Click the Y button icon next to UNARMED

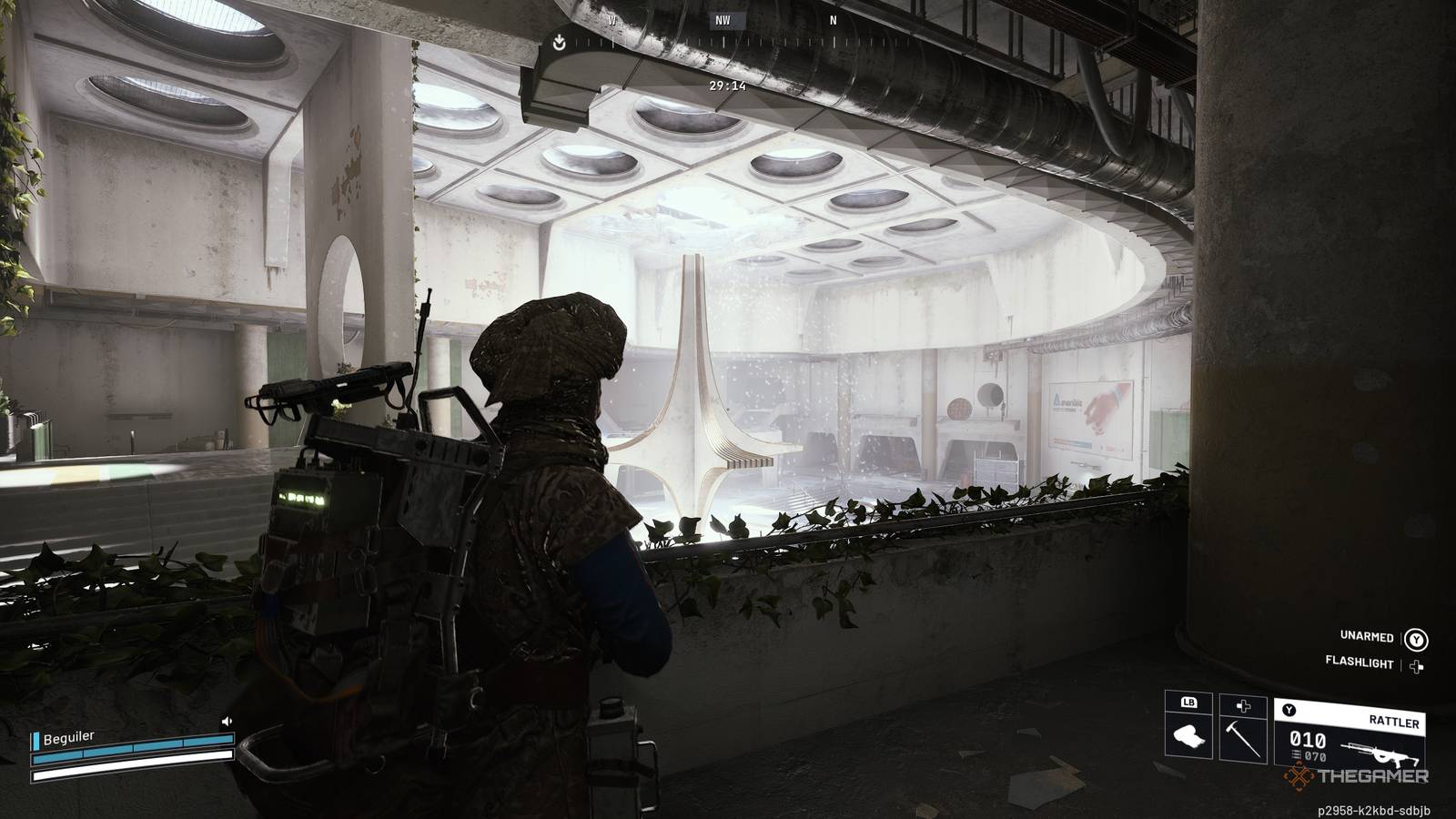click(x=1417, y=639)
